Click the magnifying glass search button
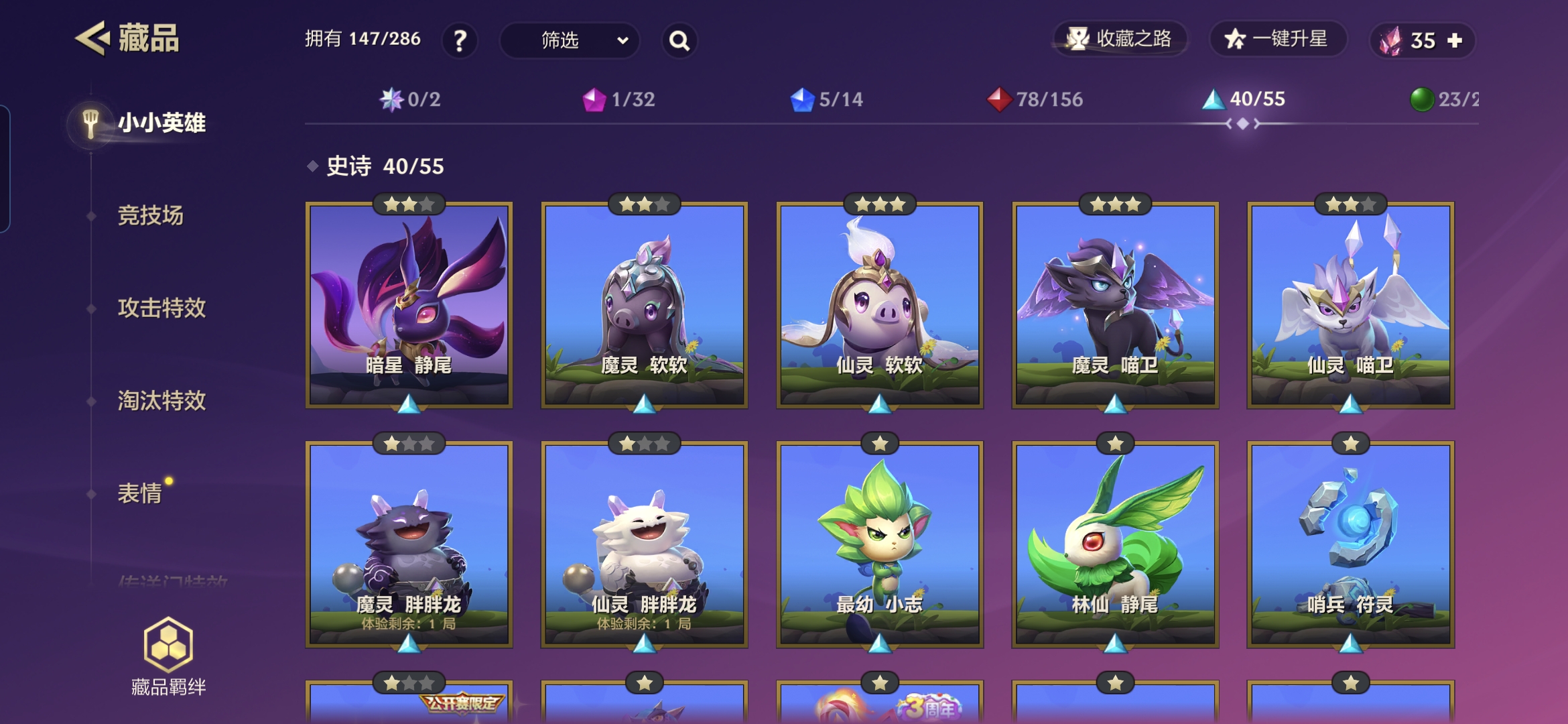Viewport: 1568px width, 724px height. click(679, 41)
